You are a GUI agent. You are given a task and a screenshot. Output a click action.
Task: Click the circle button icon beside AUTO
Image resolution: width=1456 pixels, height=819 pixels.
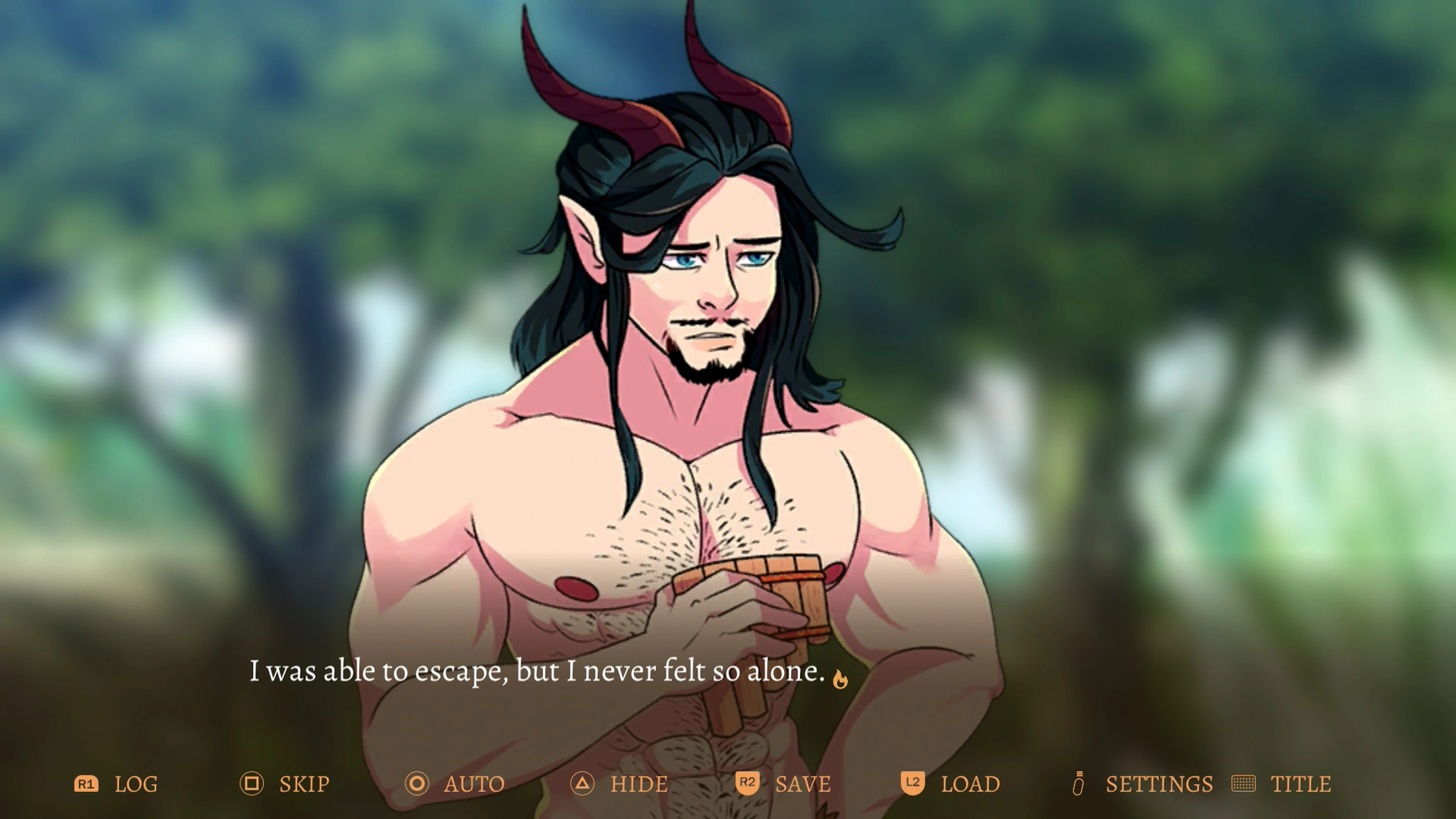[417, 784]
